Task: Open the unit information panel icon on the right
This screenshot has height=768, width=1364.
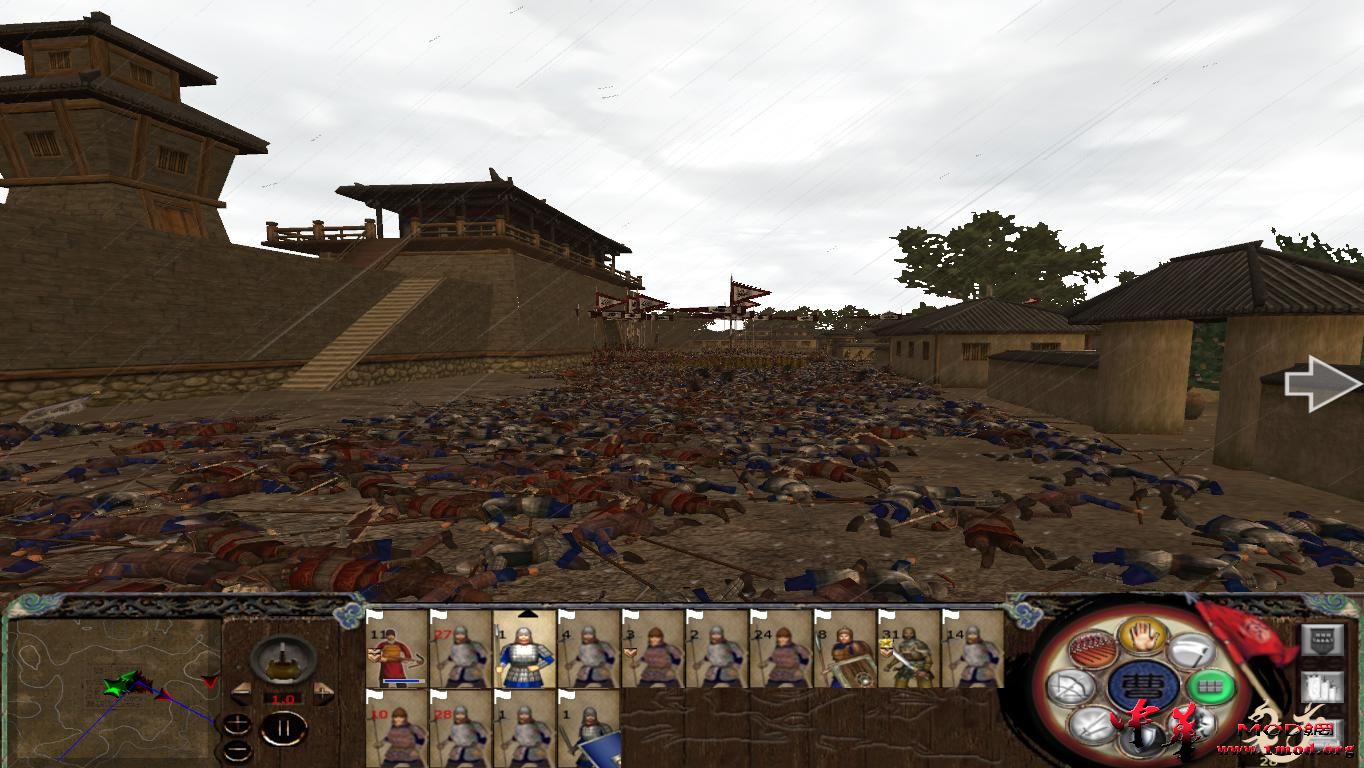Action: click(x=1322, y=640)
